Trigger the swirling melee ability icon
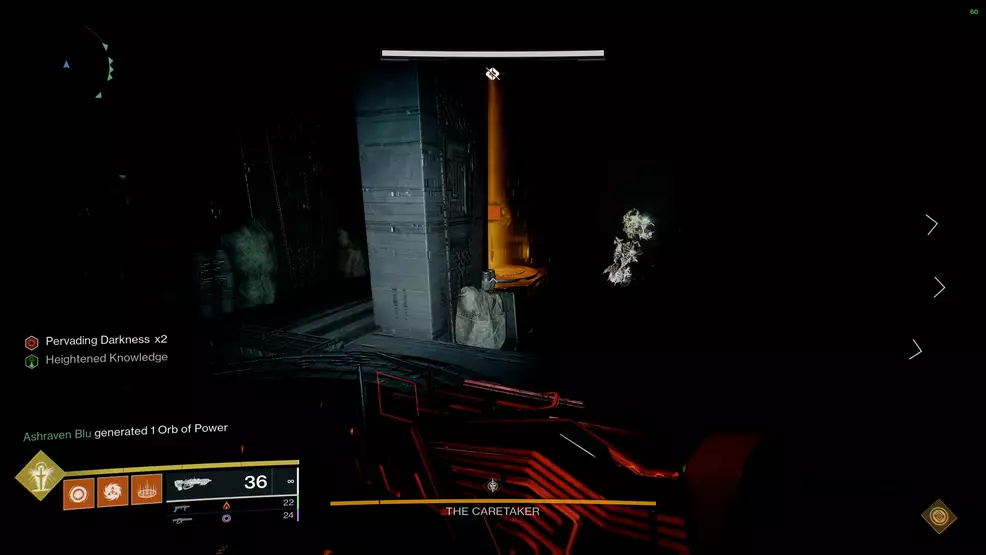This screenshot has width=986, height=555. 113,492
